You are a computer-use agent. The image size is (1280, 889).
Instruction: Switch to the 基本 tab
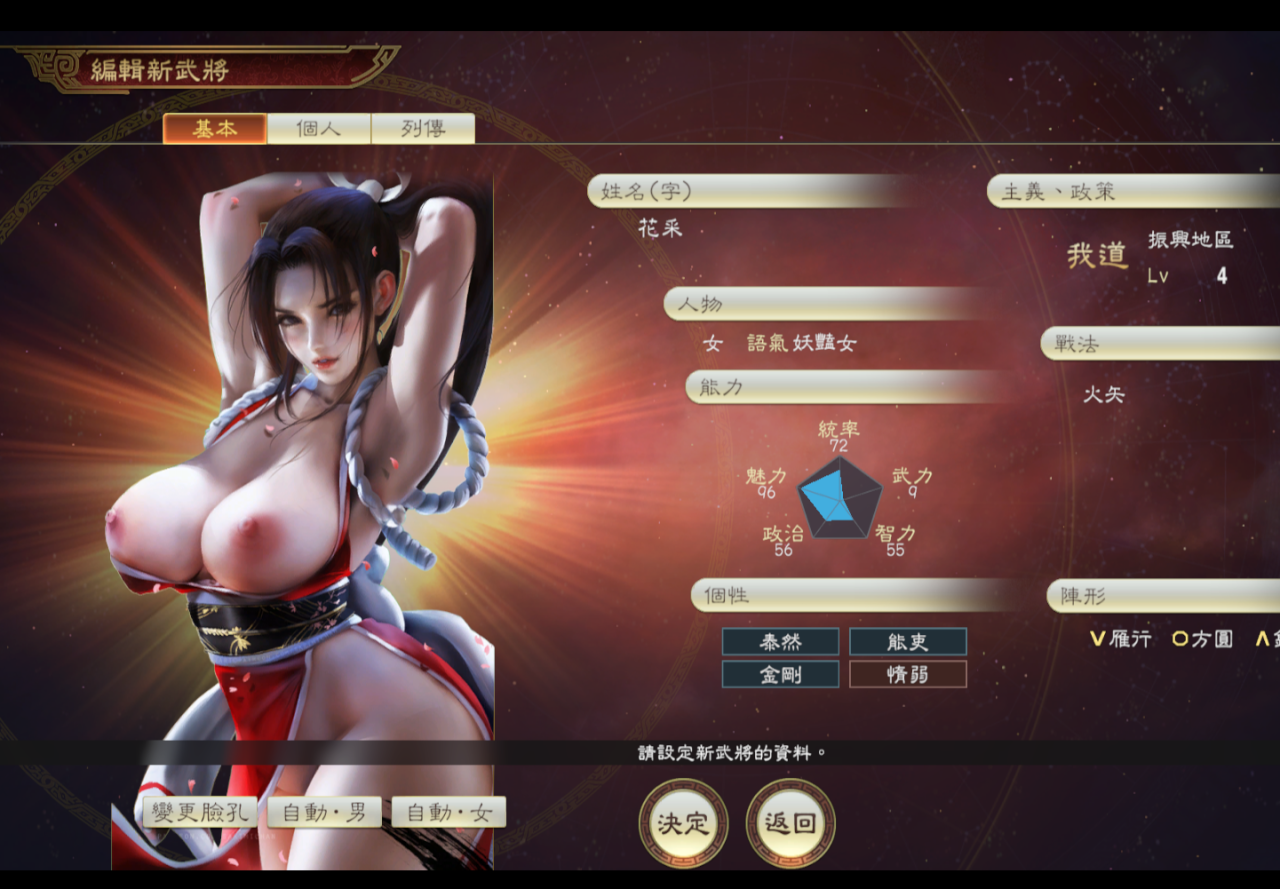click(215, 129)
